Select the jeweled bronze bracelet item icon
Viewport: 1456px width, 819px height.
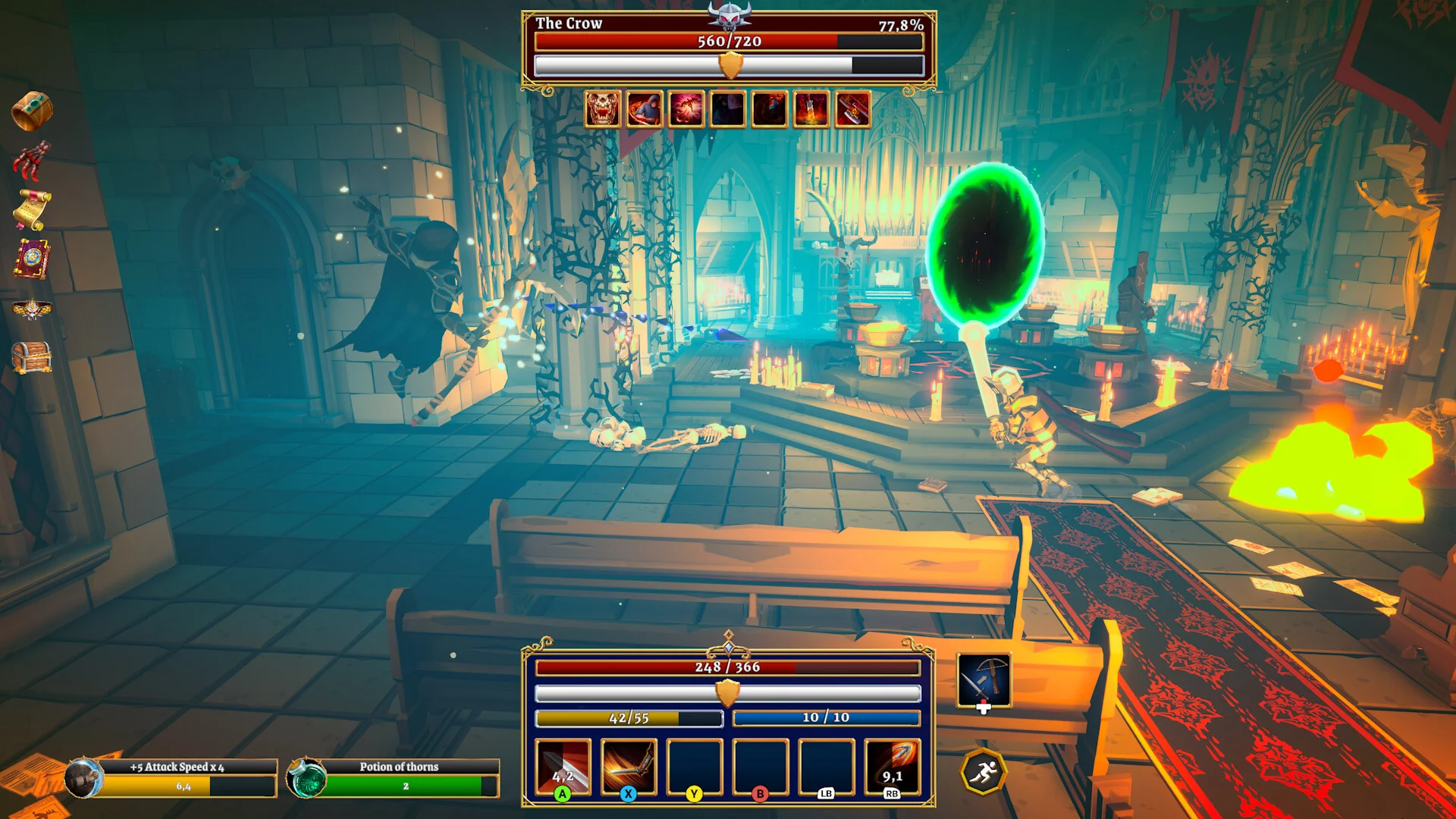click(31, 111)
